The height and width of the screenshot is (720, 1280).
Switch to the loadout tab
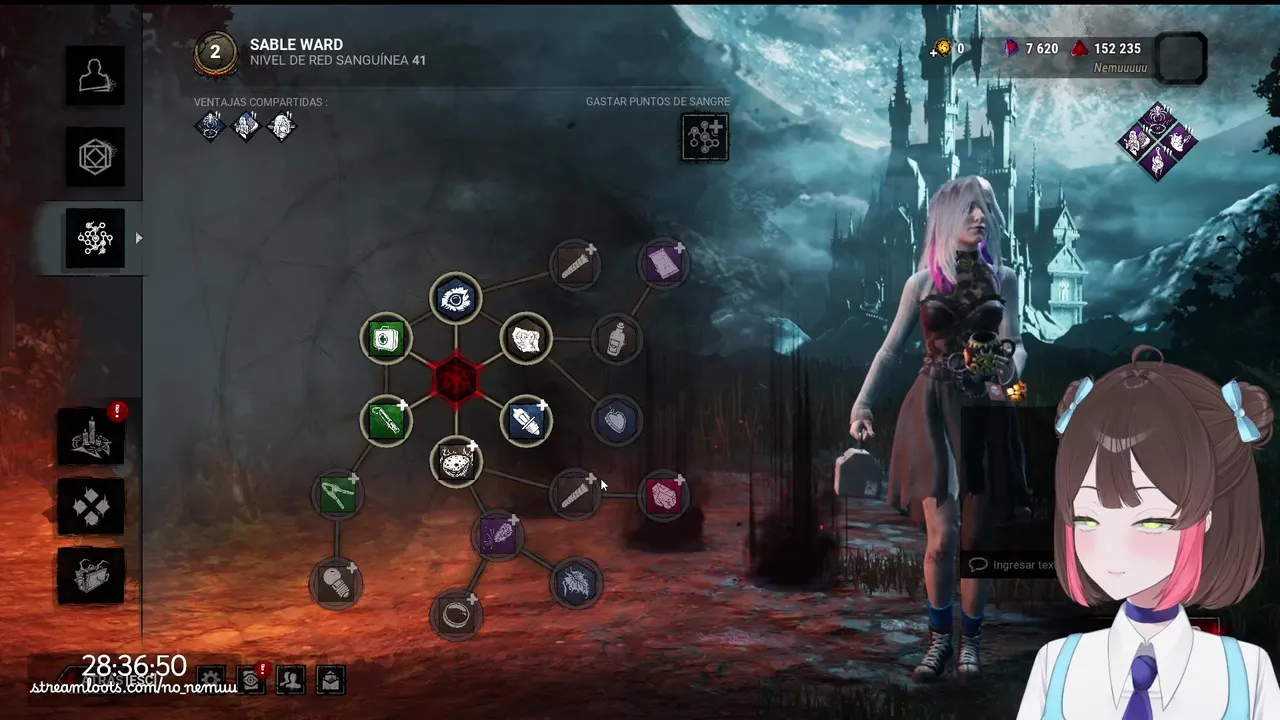point(95,157)
